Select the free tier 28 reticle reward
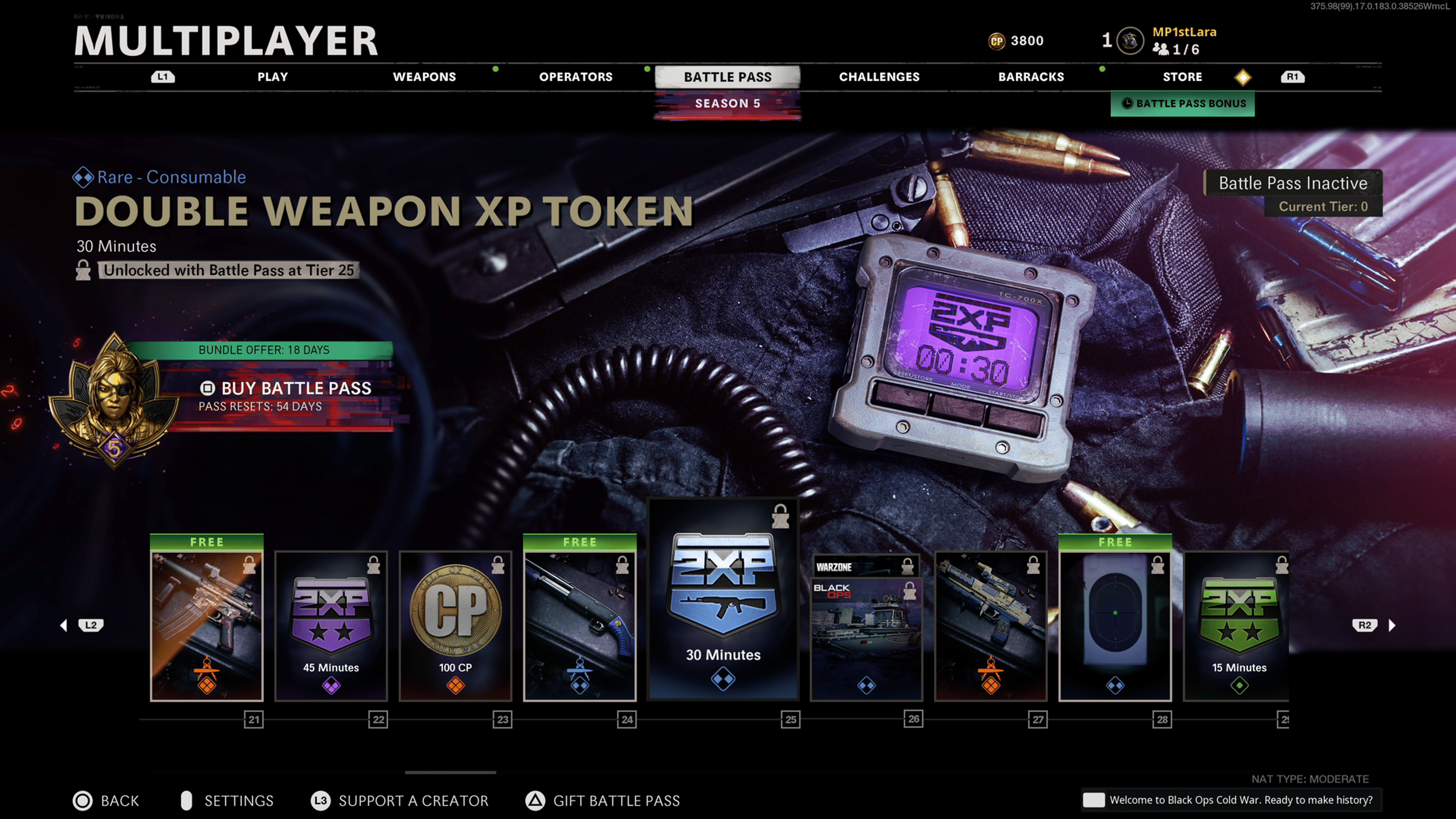 click(1115, 624)
